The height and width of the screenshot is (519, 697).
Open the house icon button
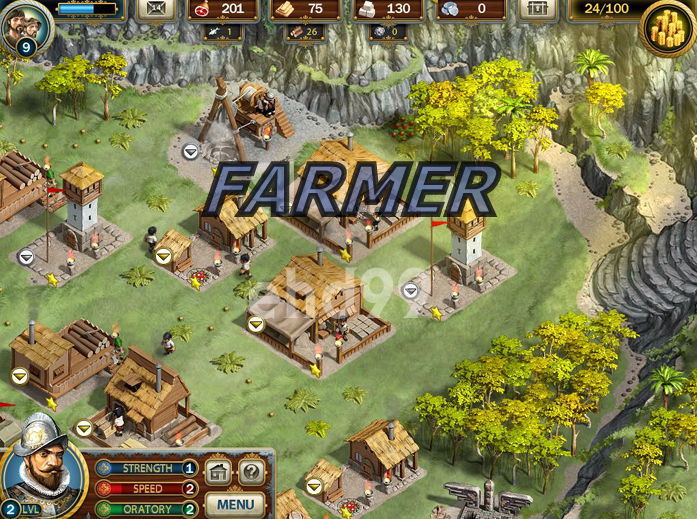tap(219, 472)
